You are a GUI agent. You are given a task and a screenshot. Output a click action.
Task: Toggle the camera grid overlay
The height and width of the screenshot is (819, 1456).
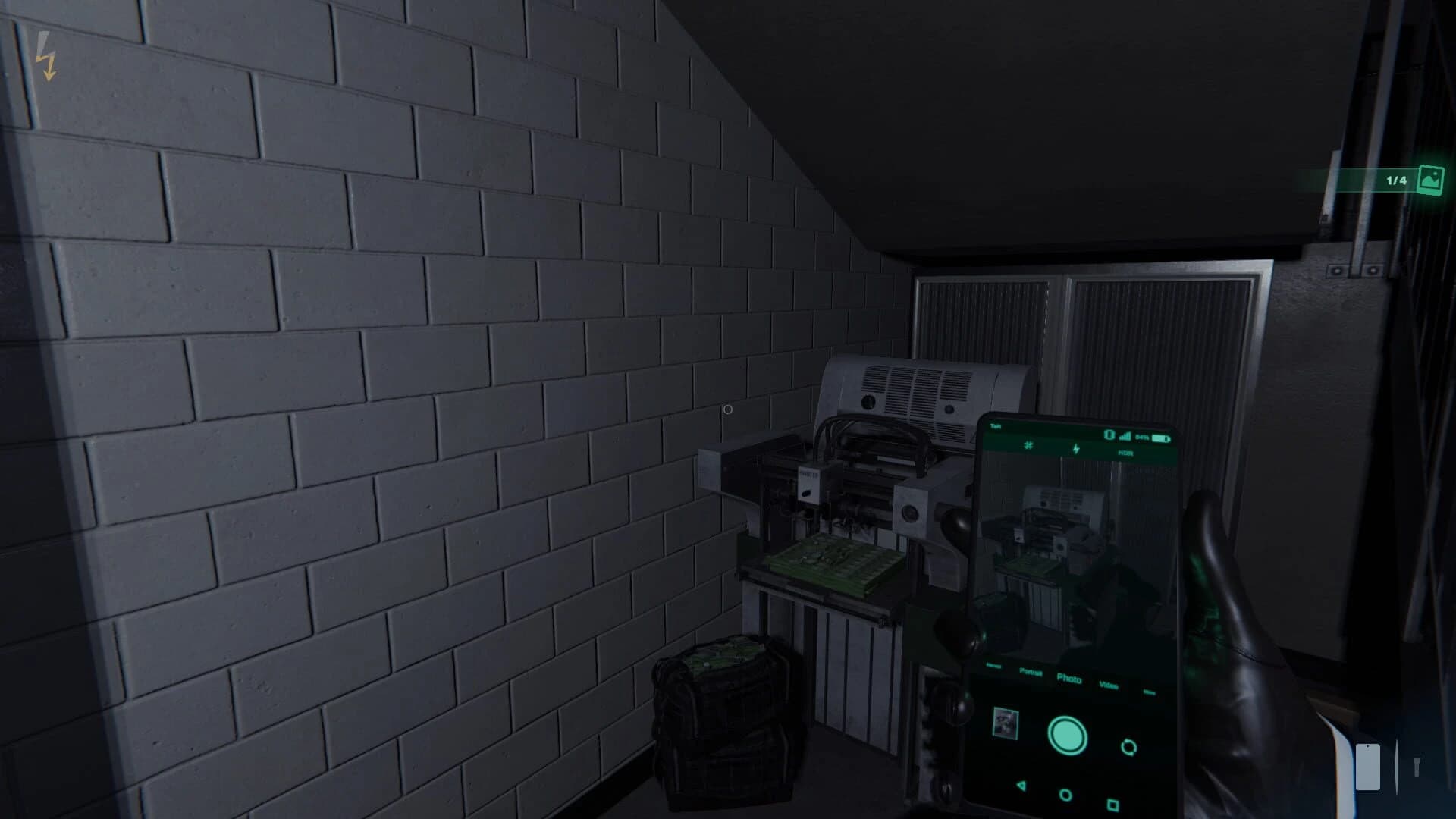(1028, 446)
